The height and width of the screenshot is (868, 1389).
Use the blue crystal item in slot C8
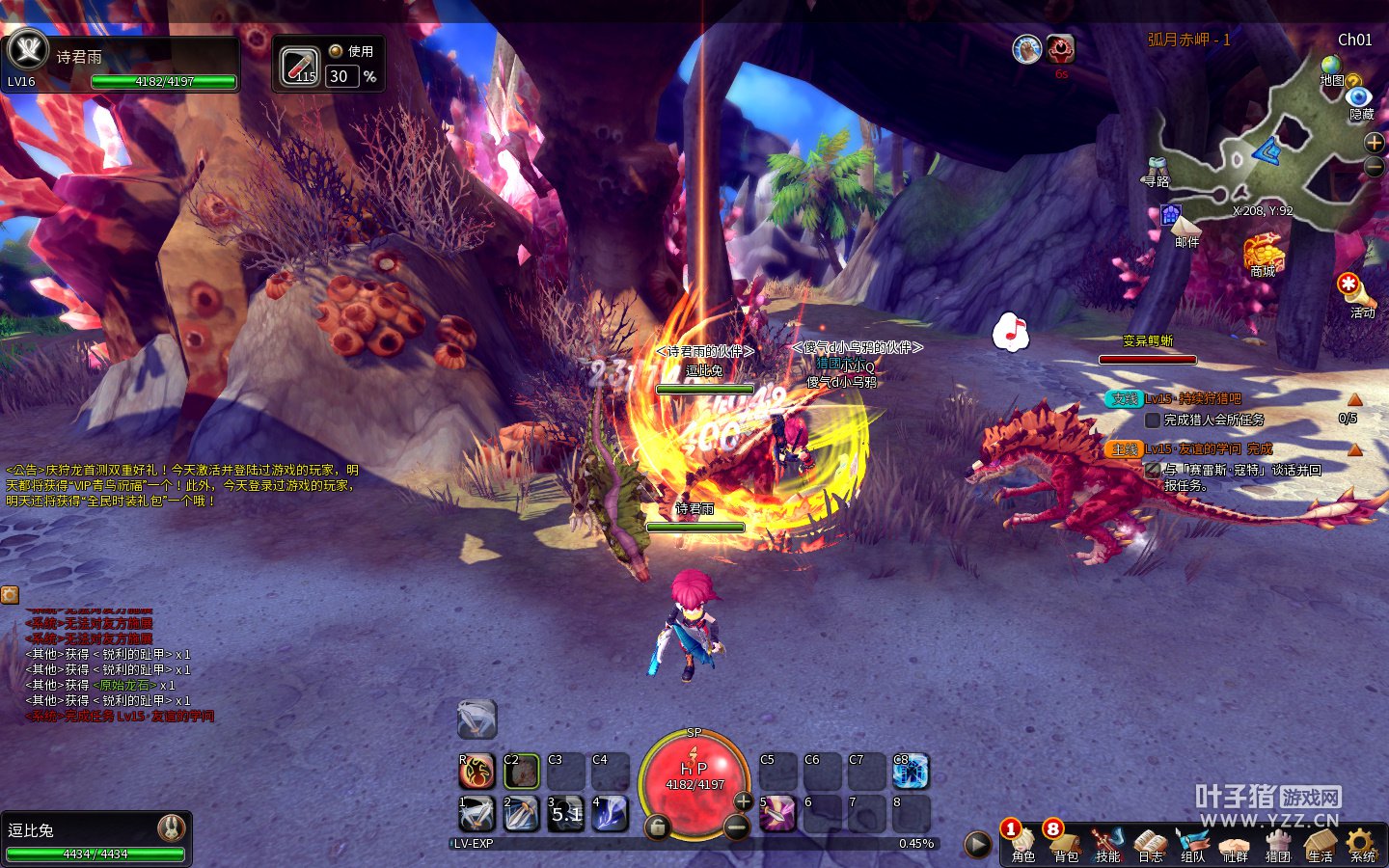point(911,772)
